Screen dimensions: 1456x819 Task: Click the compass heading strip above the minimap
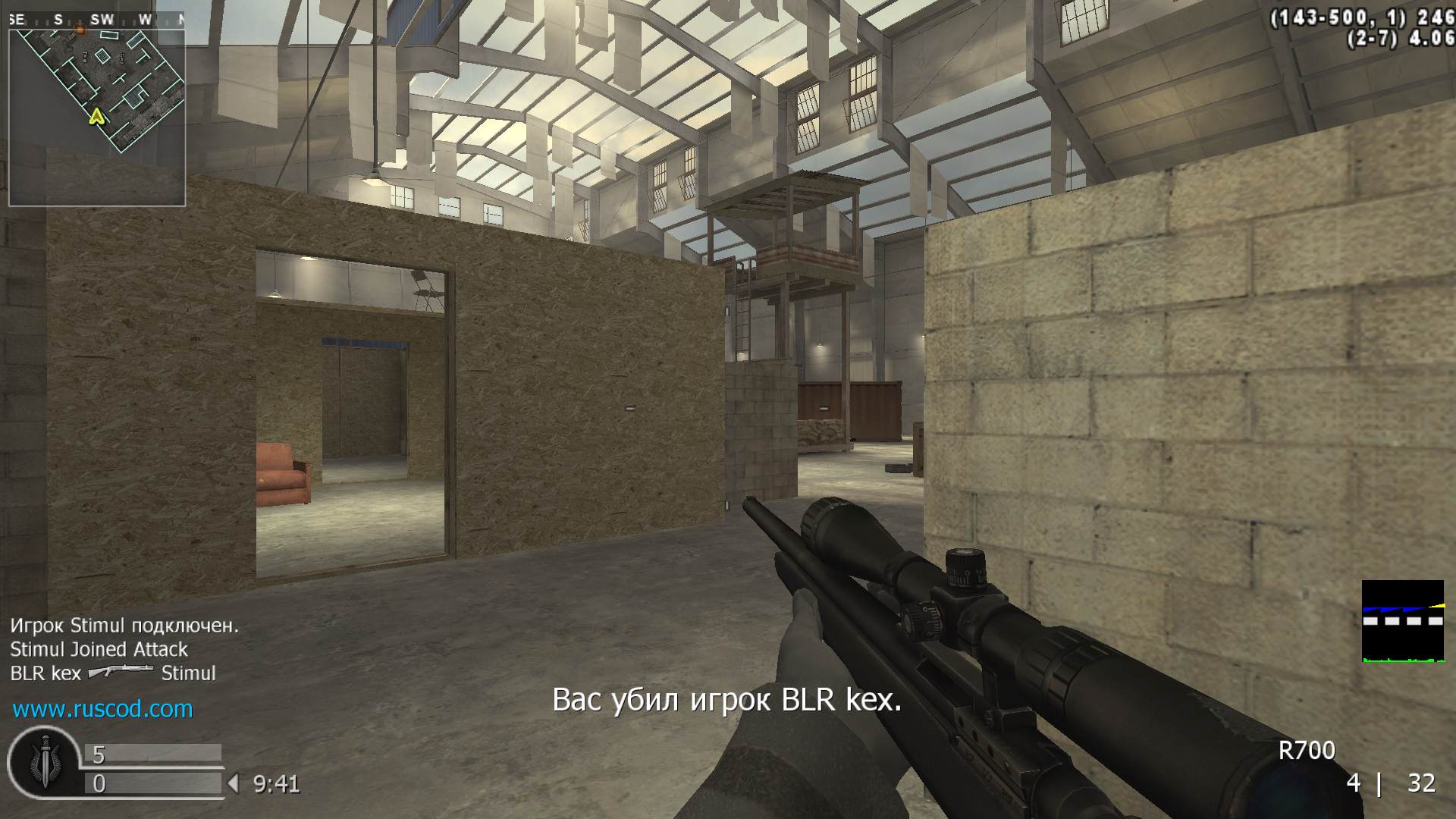pyautogui.click(x=97, y=20)
